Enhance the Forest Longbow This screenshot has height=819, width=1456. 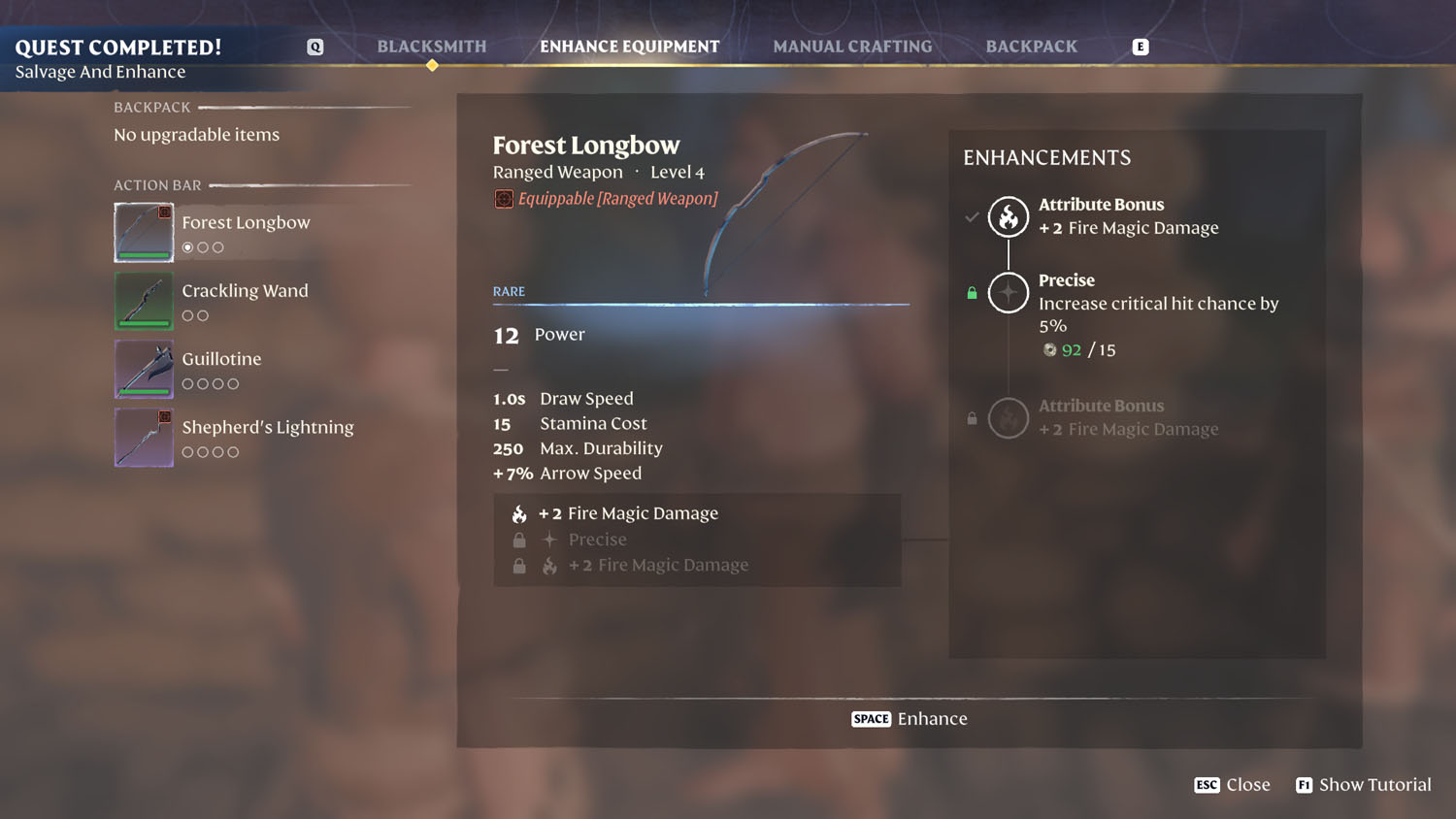pos(910,719)
